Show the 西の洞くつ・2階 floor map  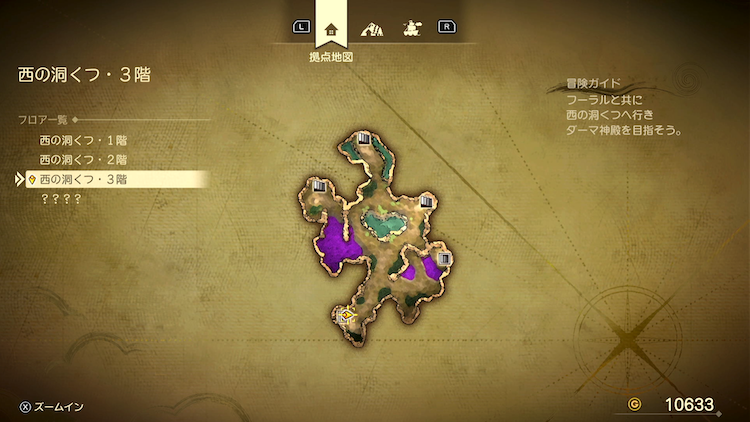[x=83, y=159]
